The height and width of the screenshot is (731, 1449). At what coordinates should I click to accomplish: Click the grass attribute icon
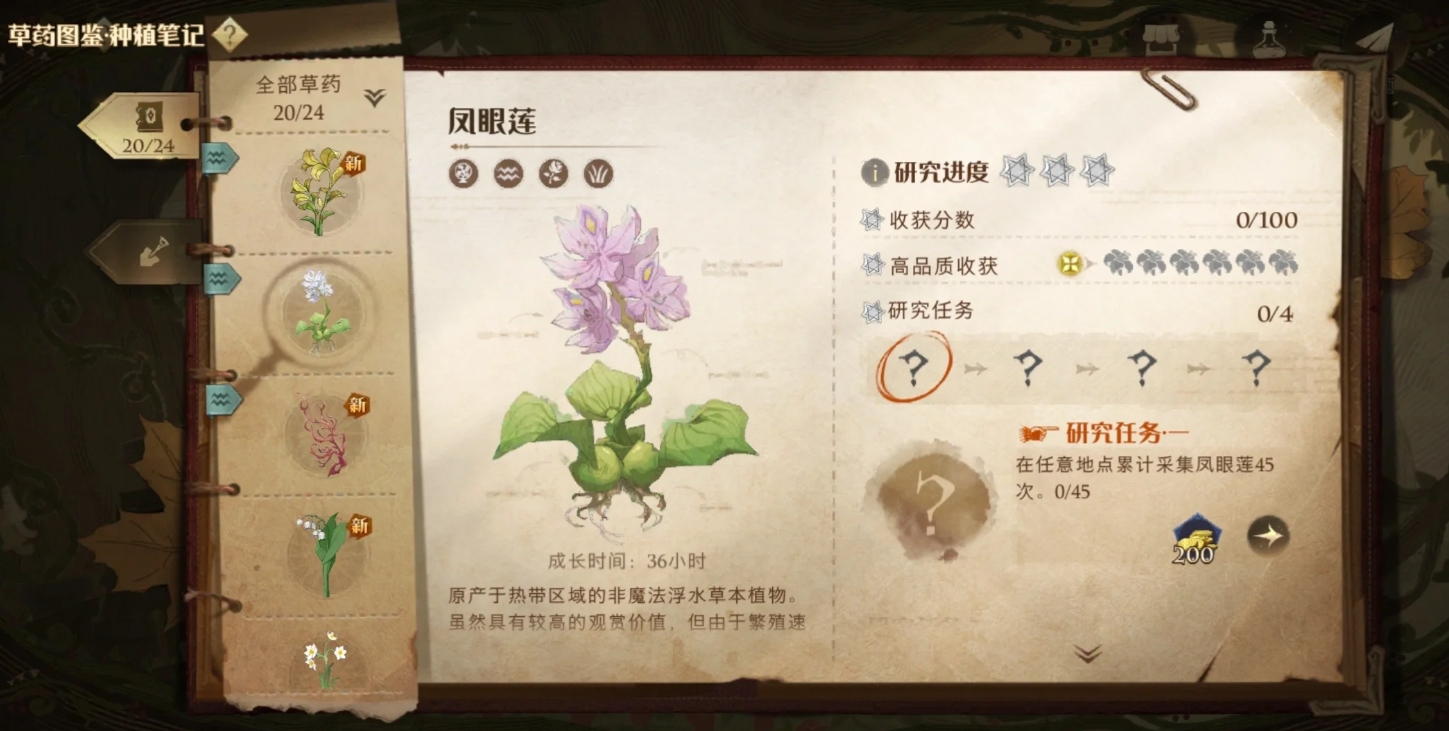pos(598,174)
